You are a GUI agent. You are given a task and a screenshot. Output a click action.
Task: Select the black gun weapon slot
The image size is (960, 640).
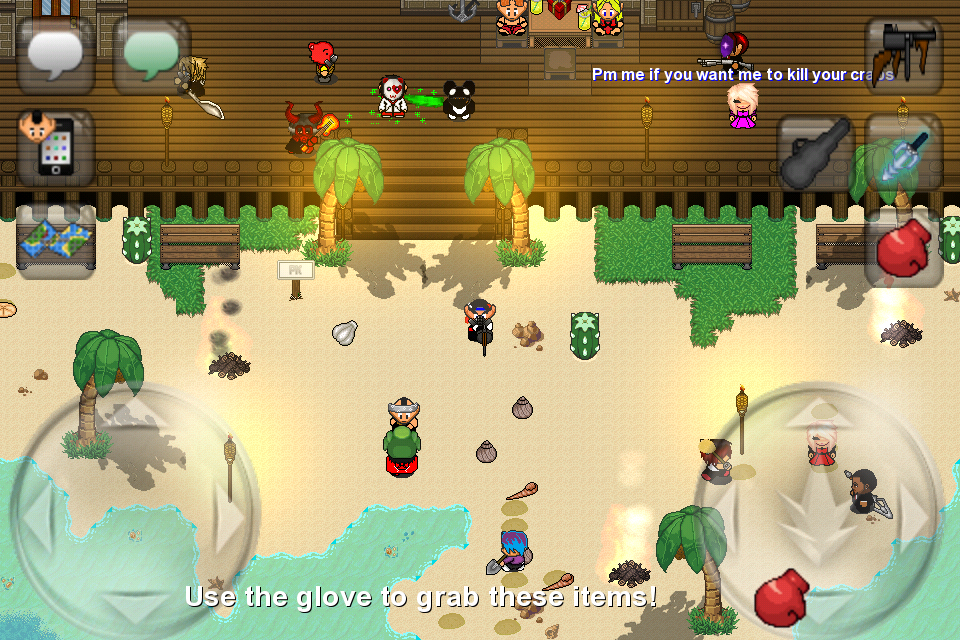(904, 56)
